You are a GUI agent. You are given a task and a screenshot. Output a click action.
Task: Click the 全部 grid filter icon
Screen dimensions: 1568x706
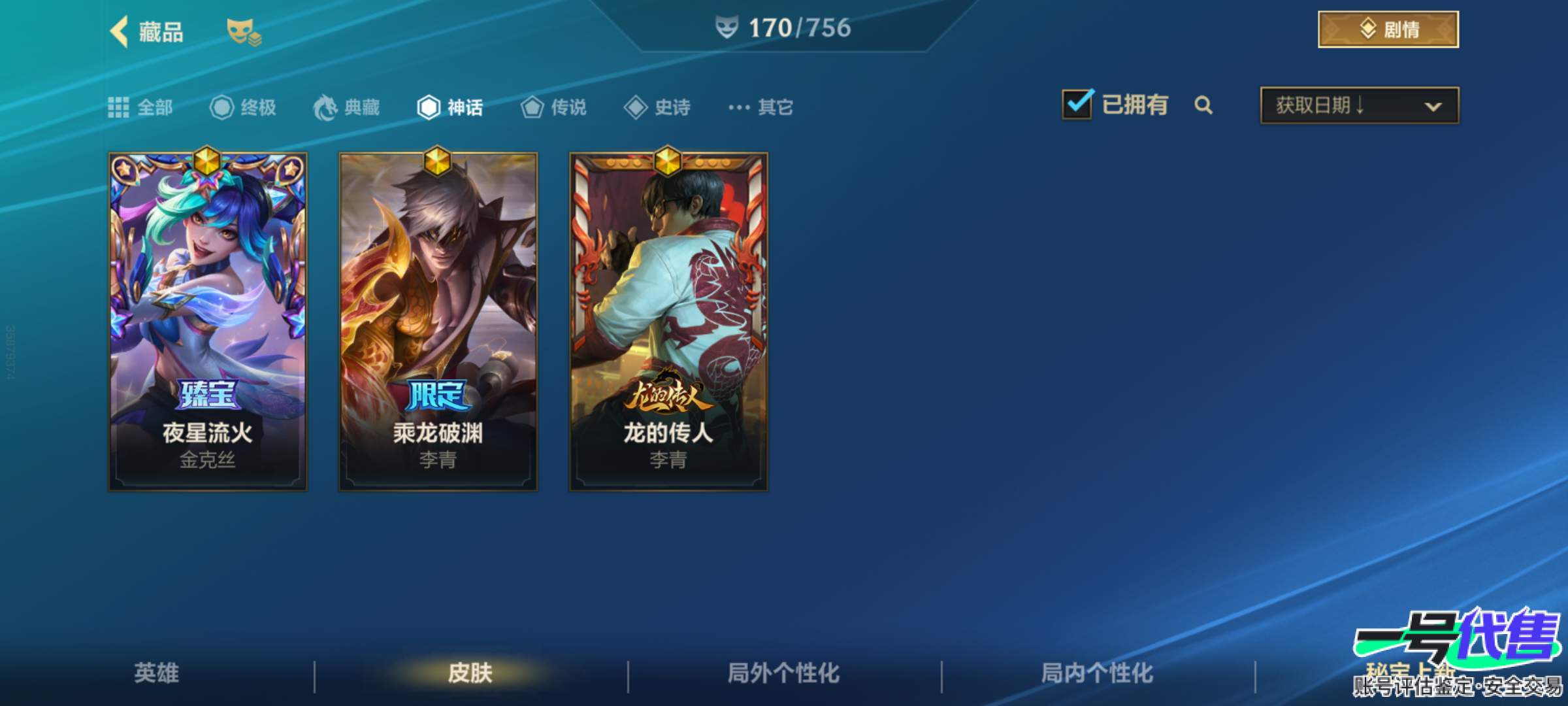pos(119,107)
